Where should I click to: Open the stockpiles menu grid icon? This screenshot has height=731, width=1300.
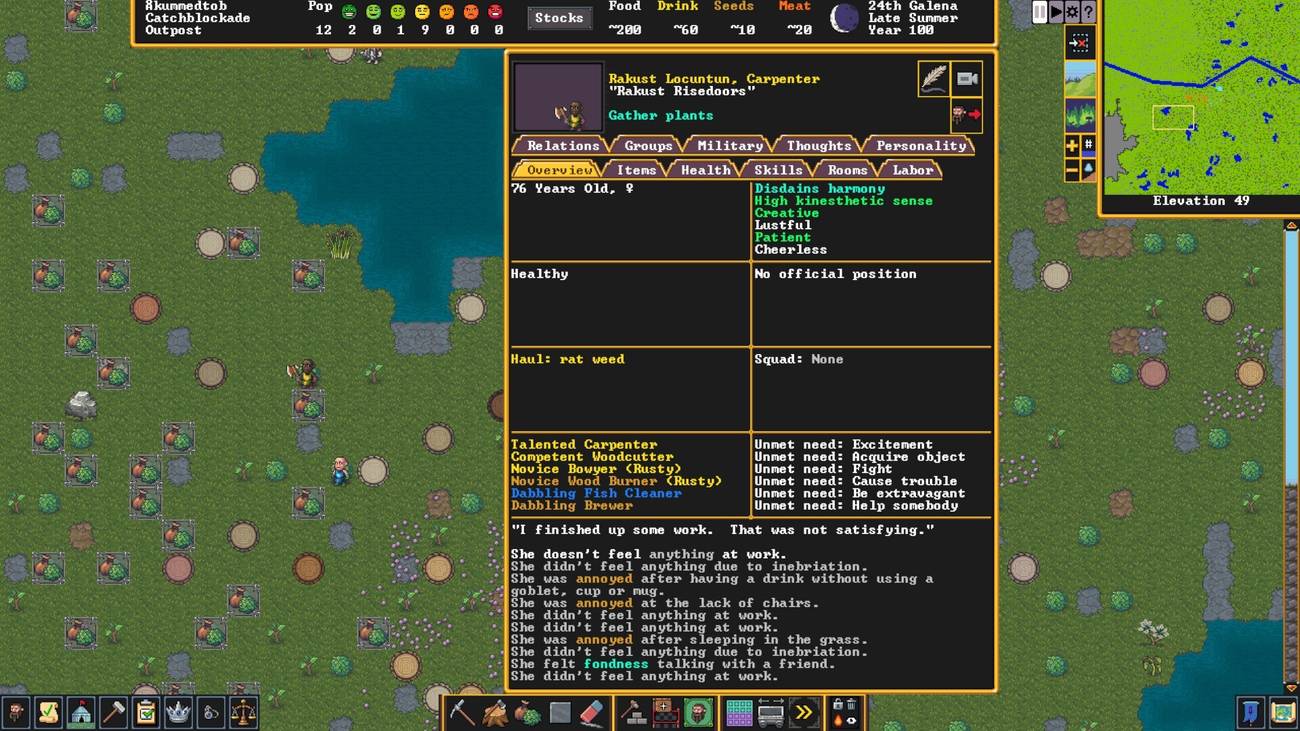pyautogui.click(x=738, y=712)
